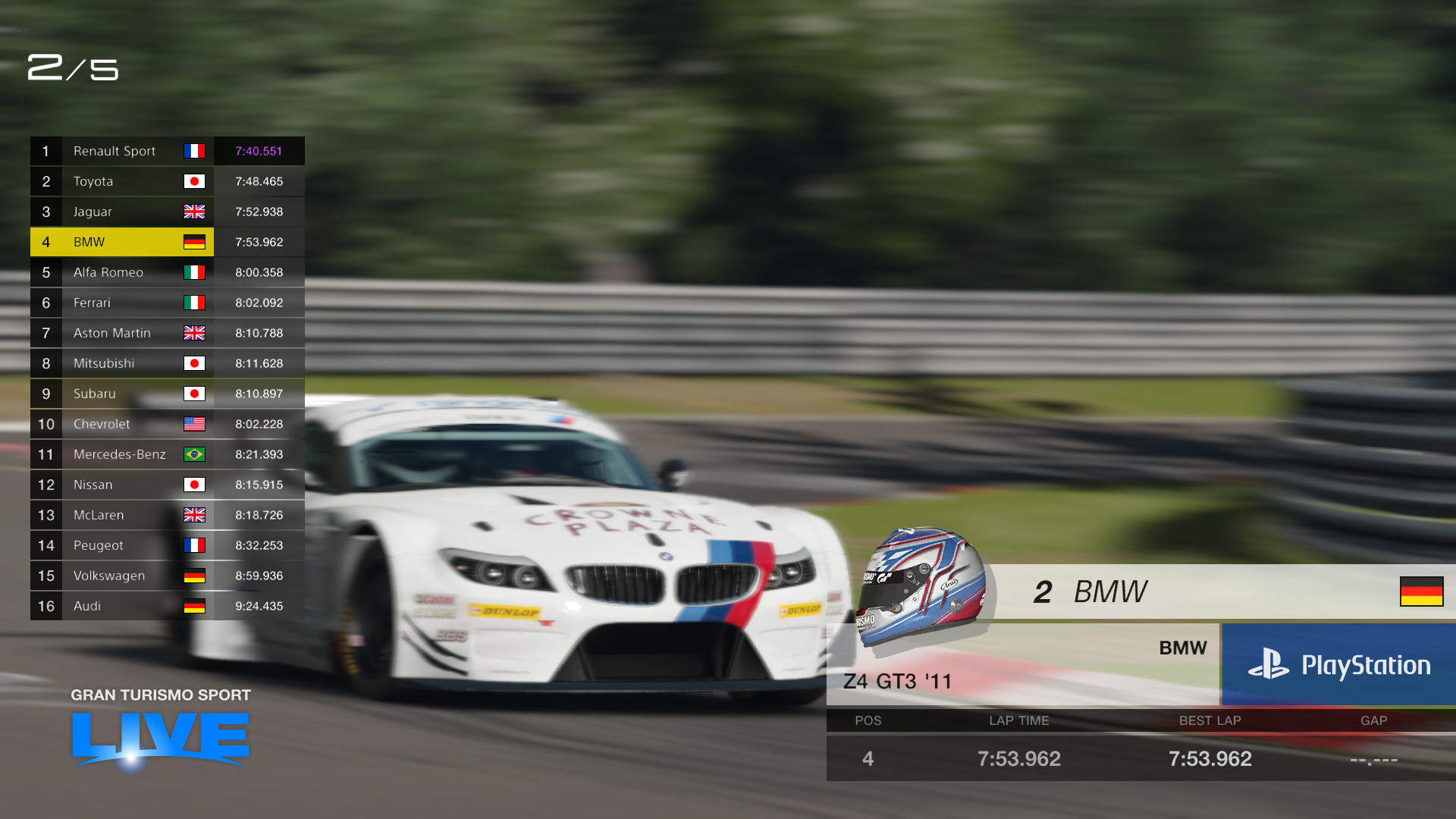Click the German flag icon next to BMW

click(196, 242)
